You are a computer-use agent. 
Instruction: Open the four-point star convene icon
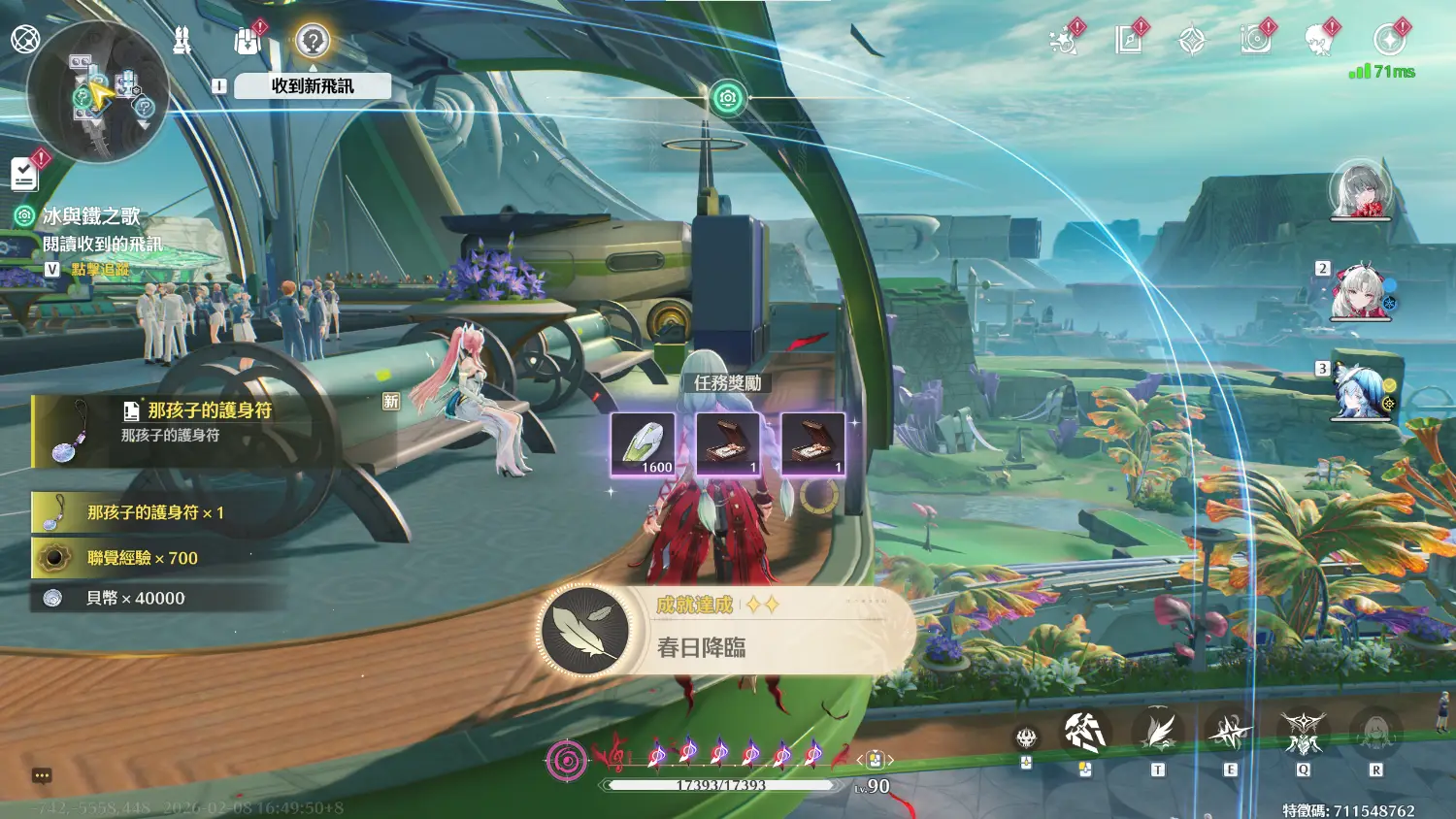(1192, 41)
